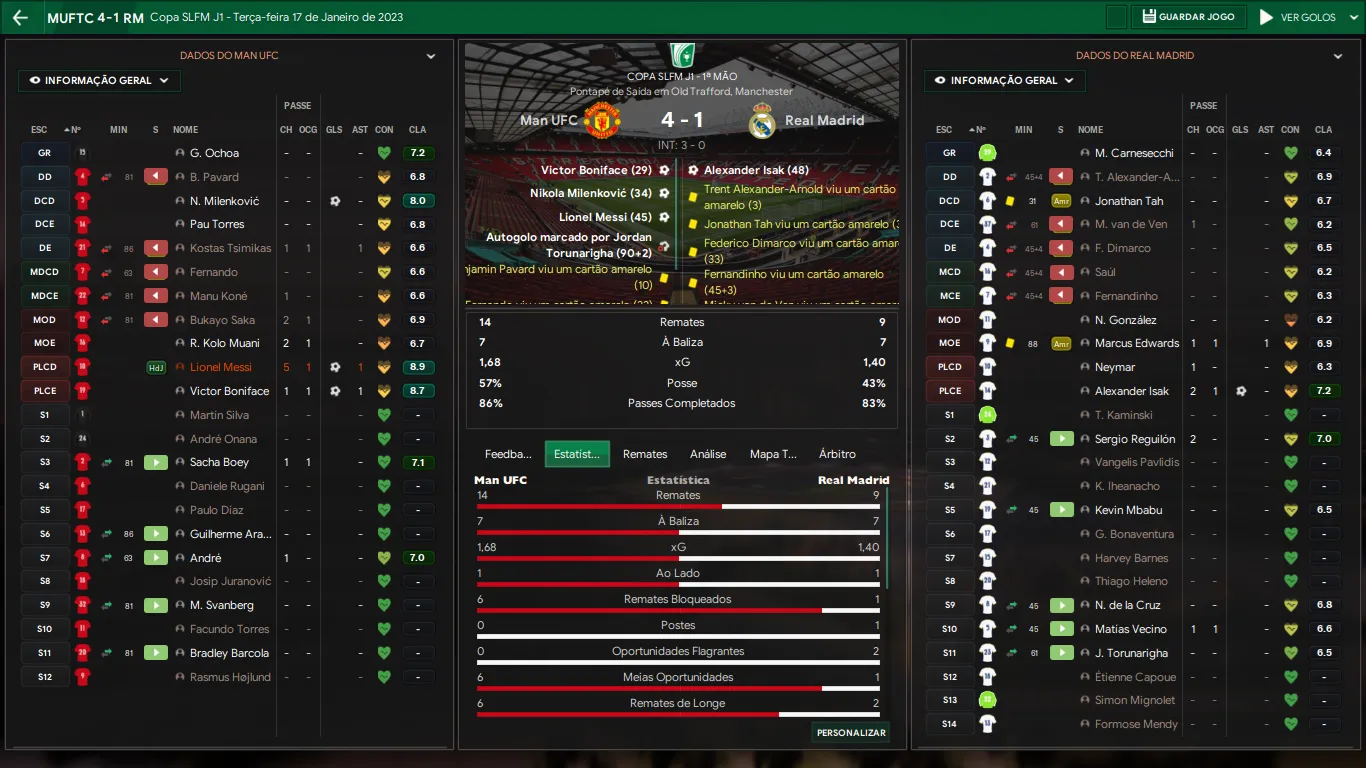Open the Mapa T... tab
1366x768 pixels.
pyautogui.click(x=773, y=454)
